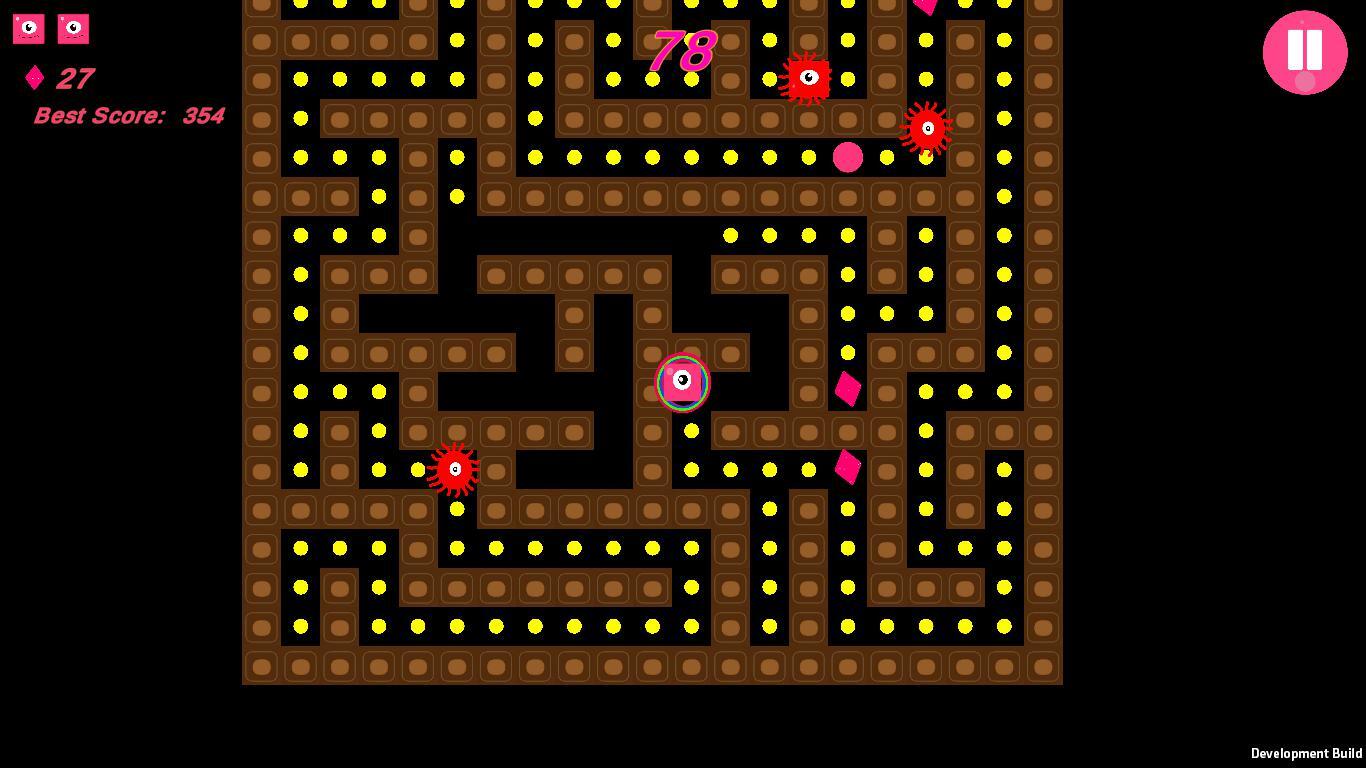Click the red spiky enemy near the top

(806, 78)
